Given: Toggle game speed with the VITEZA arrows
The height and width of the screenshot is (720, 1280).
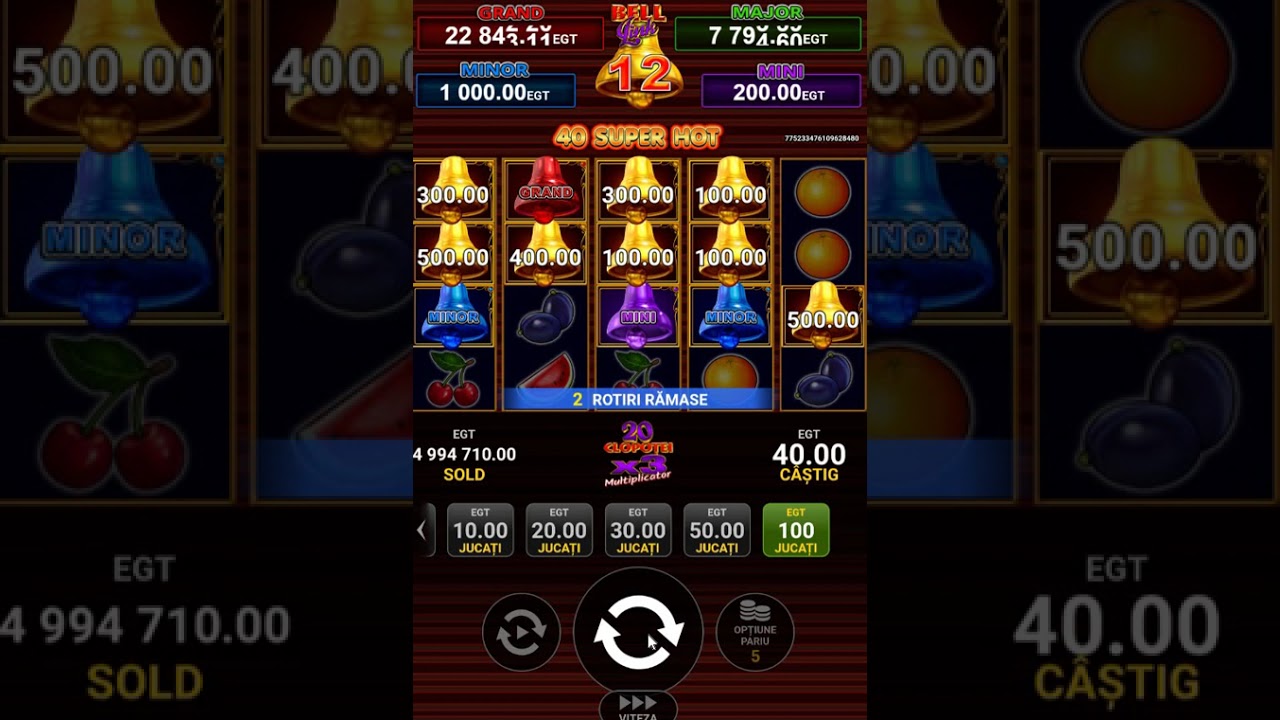Looking at the screenshot, I should pyautogui.click(x=637, y=707).
